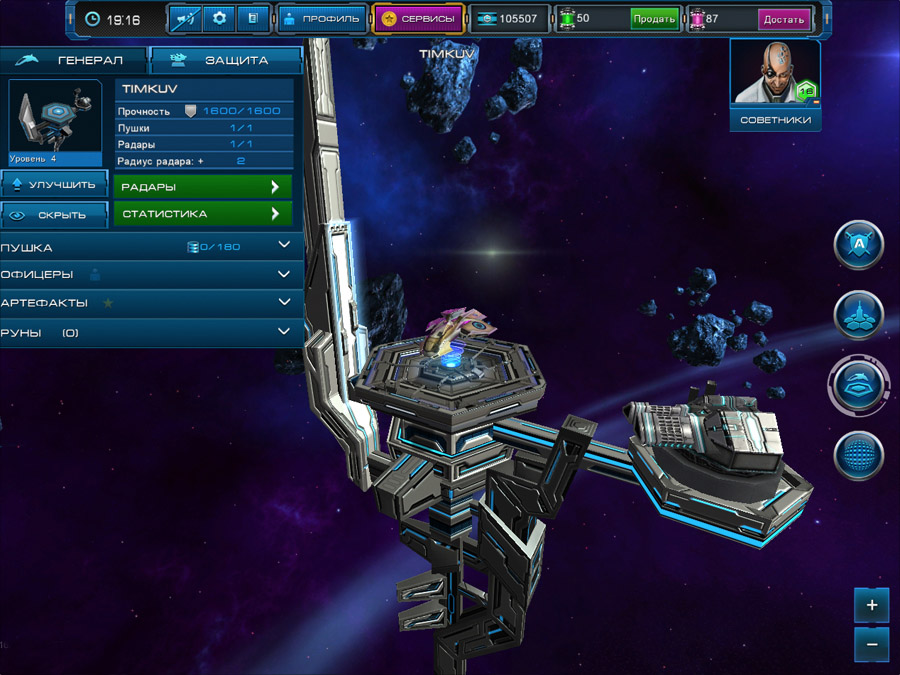This screenshot has width=900, height=675.
Task: Open settings via the gear icon
Action: click(x=220, y=18)
